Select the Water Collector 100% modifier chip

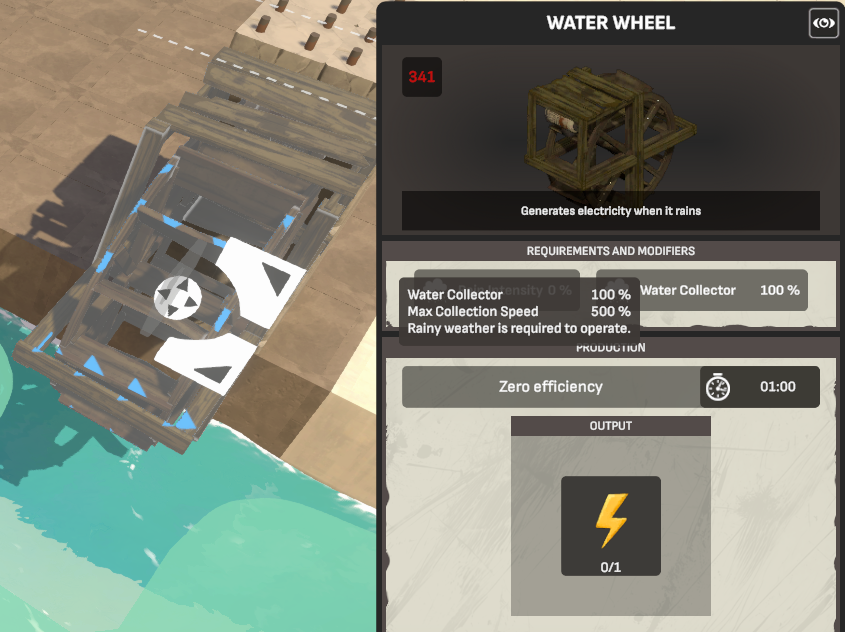(x=702, y=290)
